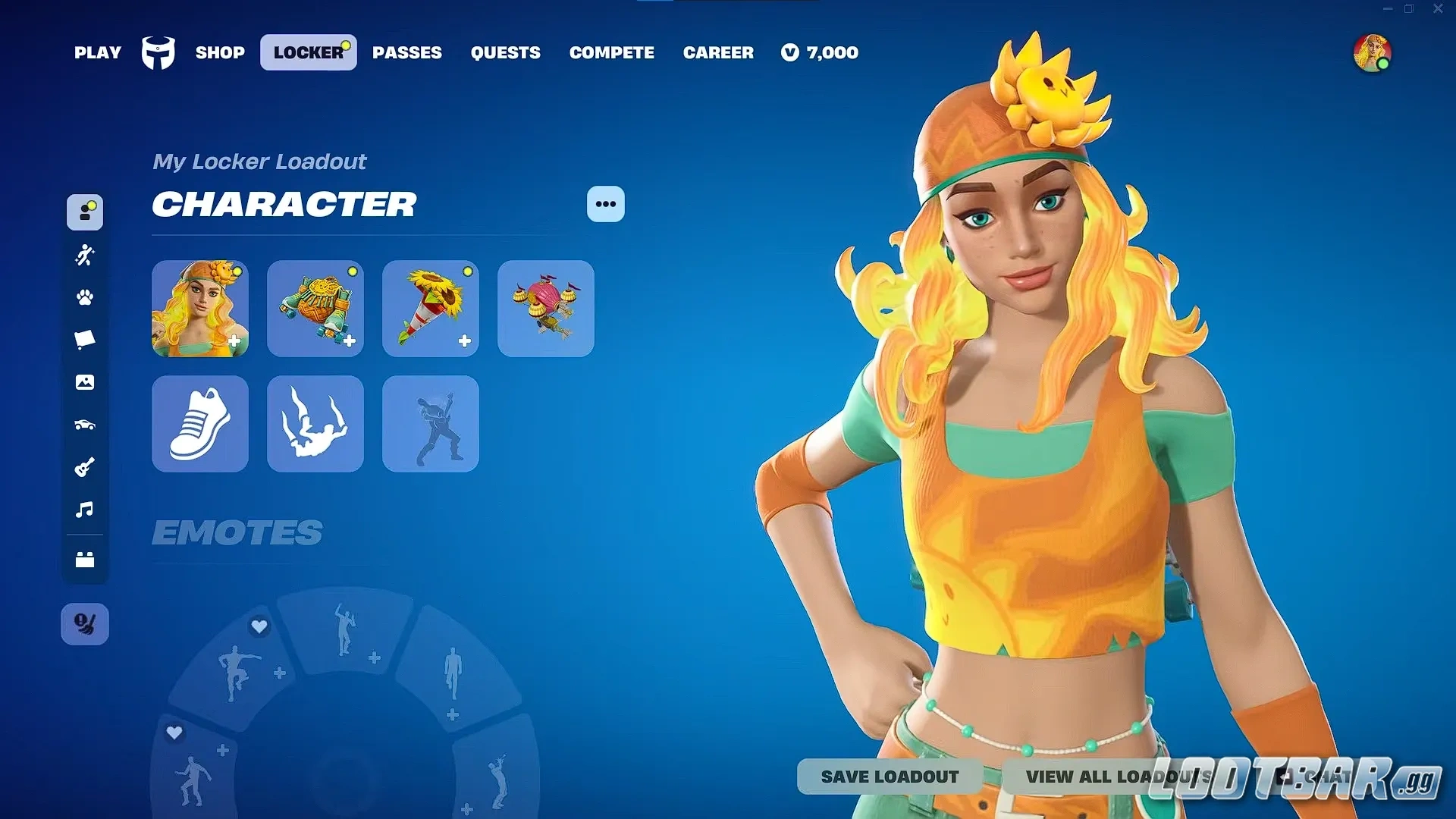
Task: Switch to the SHOP tab
Action: 220,52
